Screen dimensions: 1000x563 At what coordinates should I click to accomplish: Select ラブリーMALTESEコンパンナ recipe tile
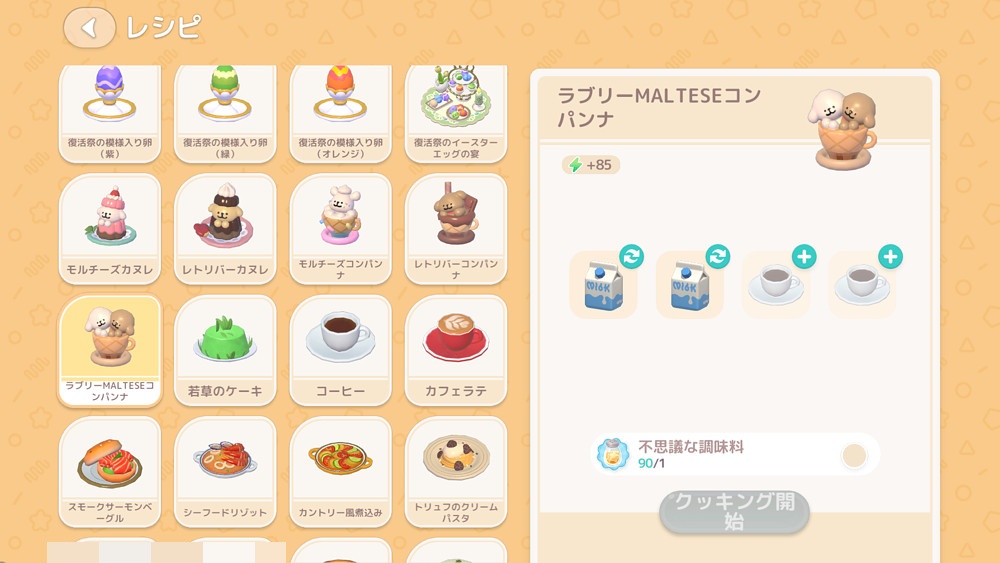point(110,350)
